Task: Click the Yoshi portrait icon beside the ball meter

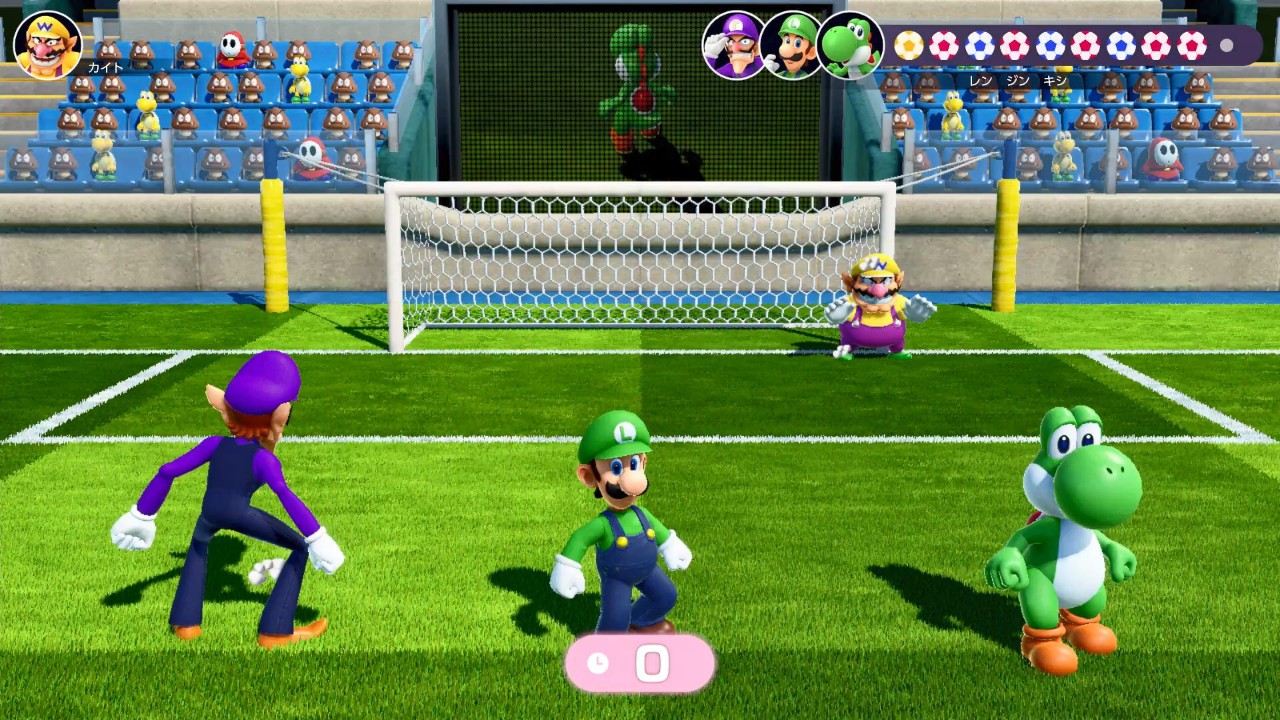Action: 849,45
